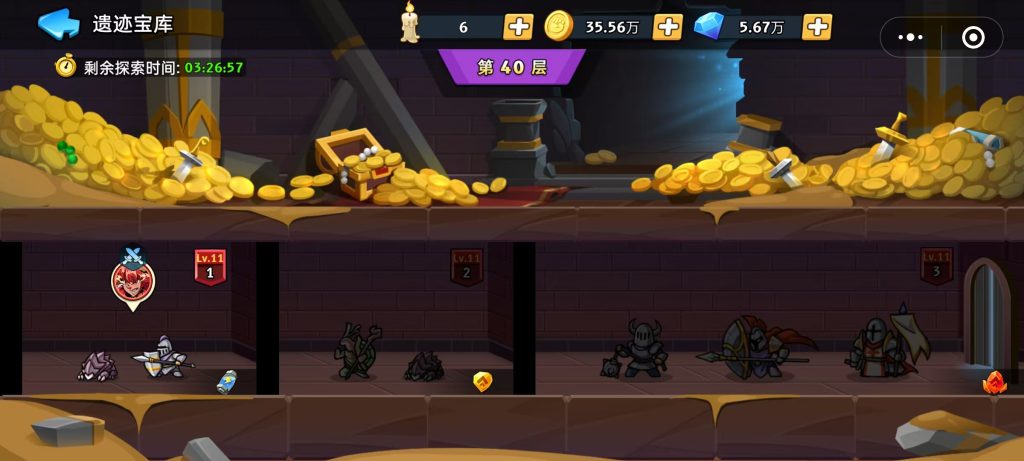Add more candles with the plus button
The width and height of the screenshot is (1024, 461).
click(x=518, y=27)
